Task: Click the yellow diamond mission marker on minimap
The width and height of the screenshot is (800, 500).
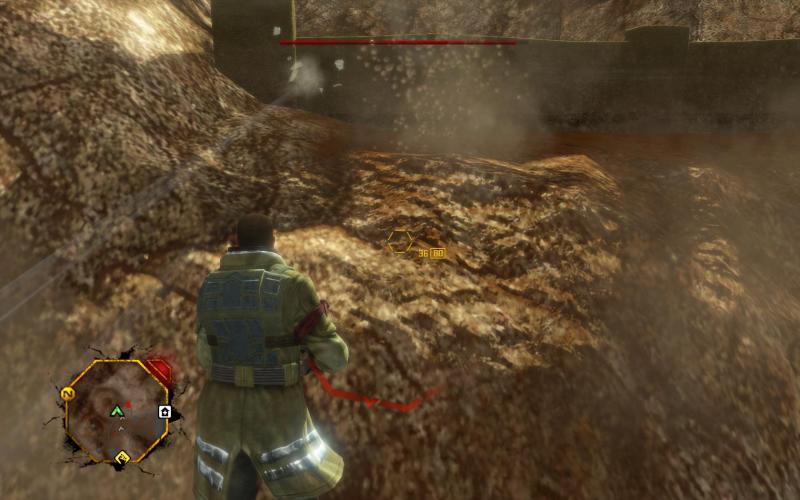Action: 123,459
